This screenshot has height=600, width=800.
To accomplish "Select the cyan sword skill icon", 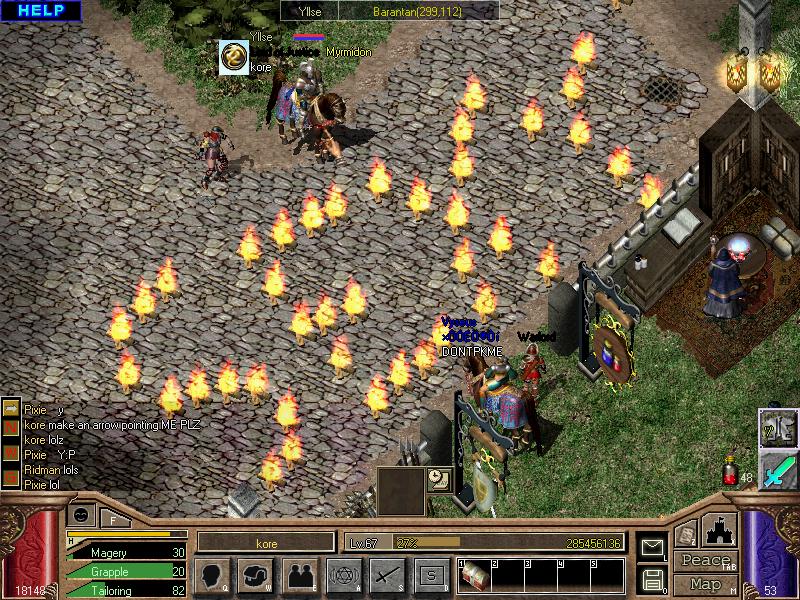I will (777, 467).
